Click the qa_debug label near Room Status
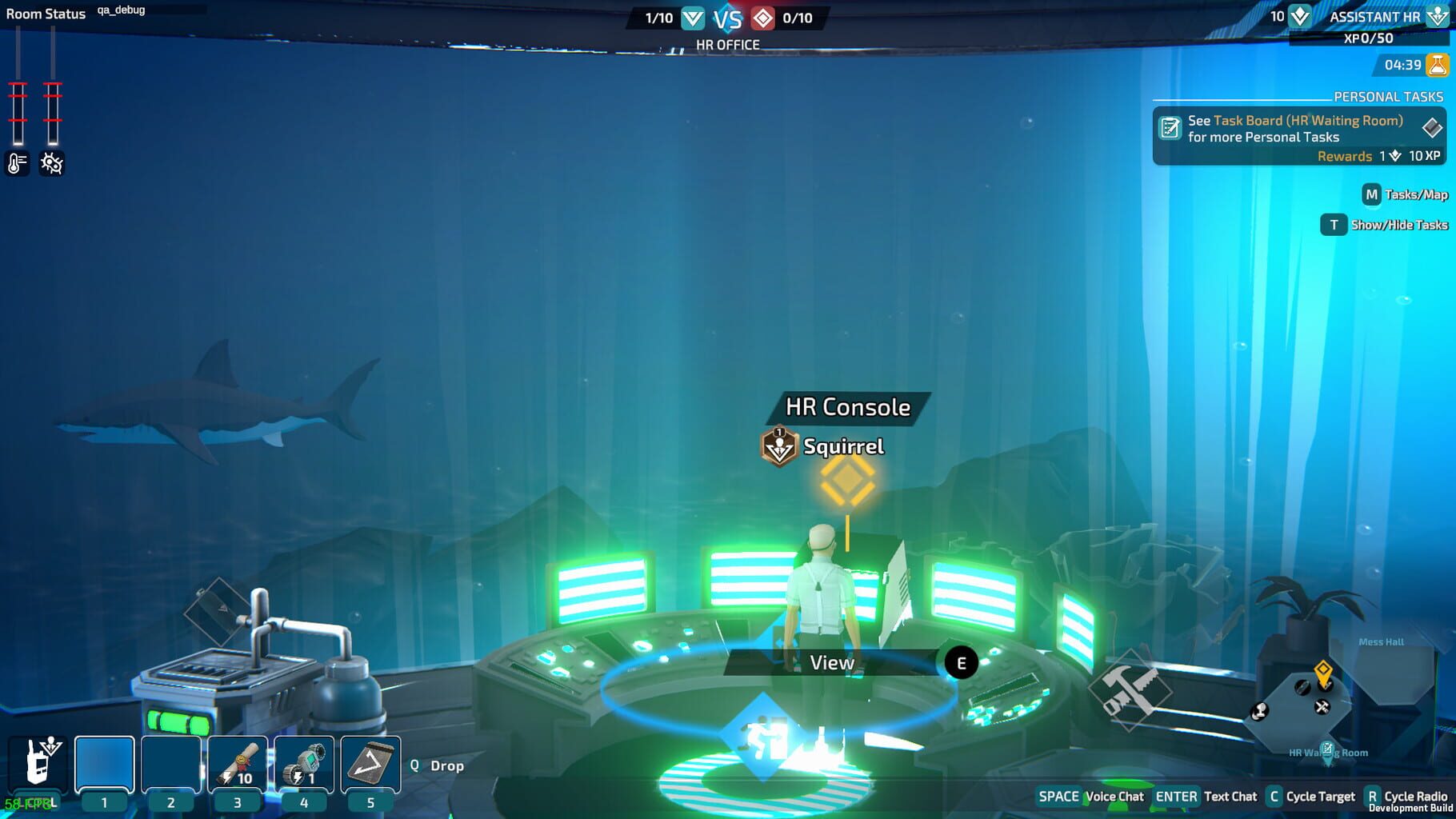1456x819 pixels. [x=122, y=11]
